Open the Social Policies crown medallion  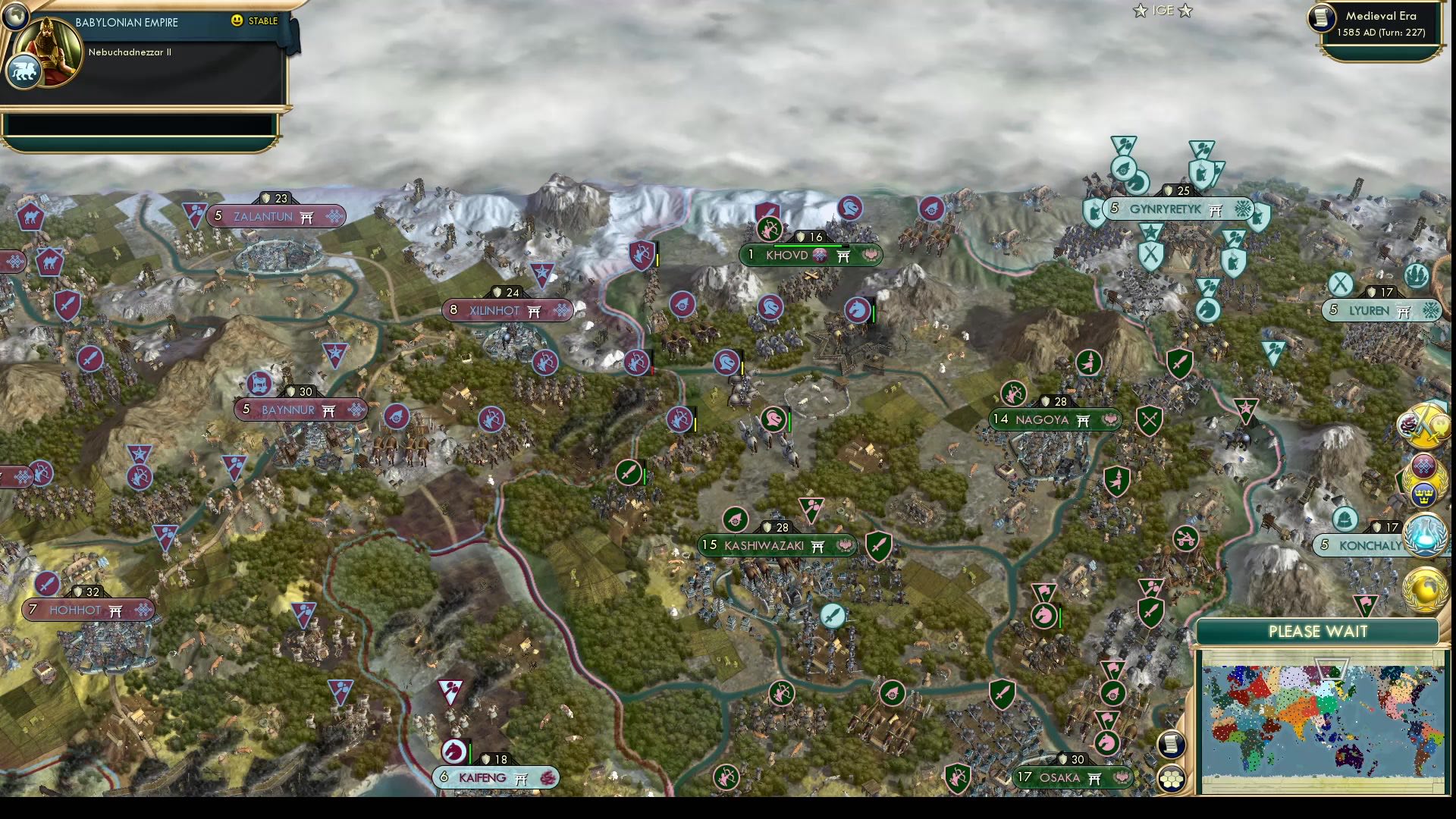click(x=1424, y=493)
